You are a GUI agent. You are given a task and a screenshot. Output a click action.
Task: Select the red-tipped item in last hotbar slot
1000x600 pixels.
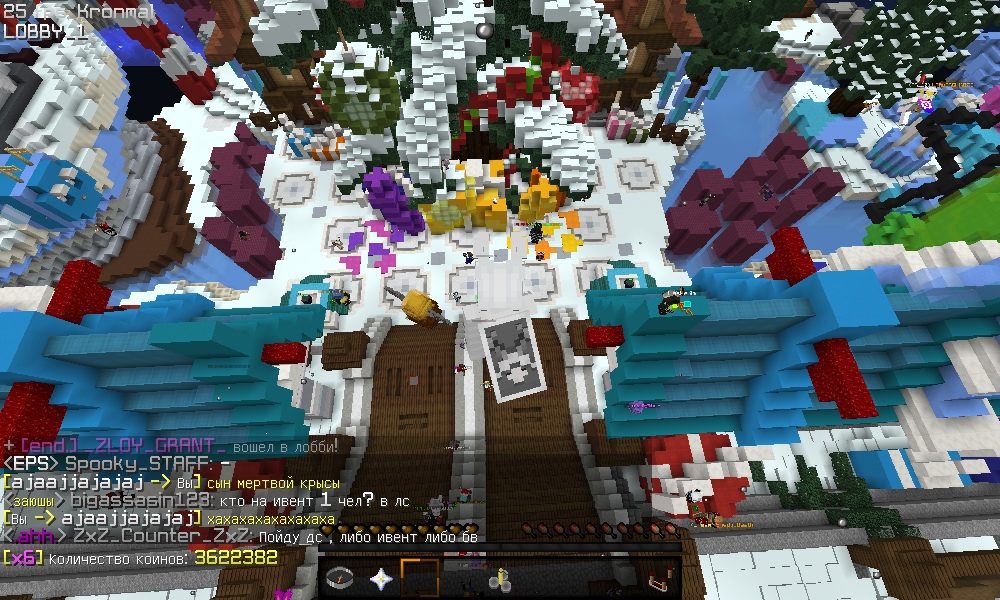coord(659,578)
